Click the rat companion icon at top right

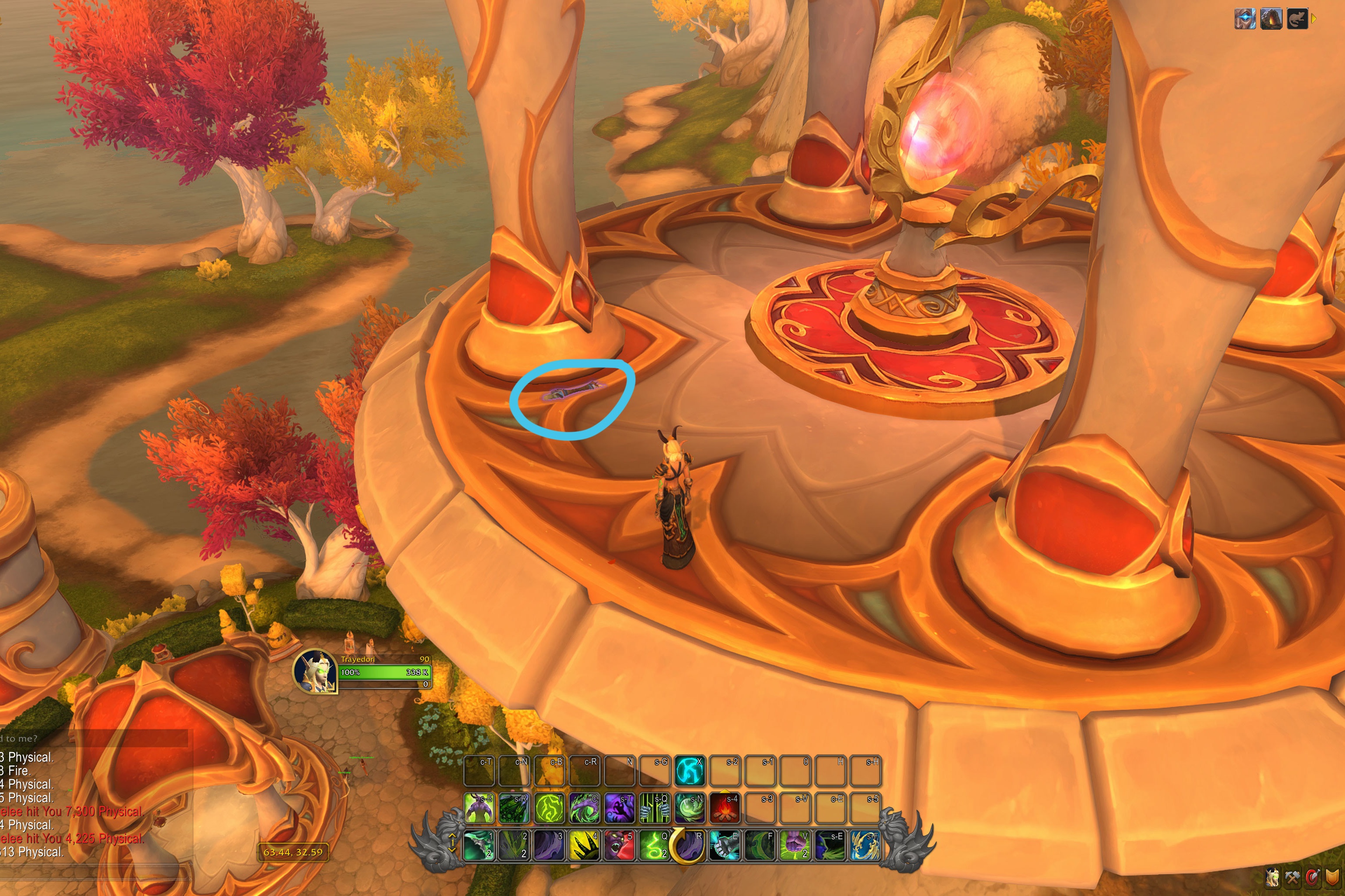point(1298,18)
